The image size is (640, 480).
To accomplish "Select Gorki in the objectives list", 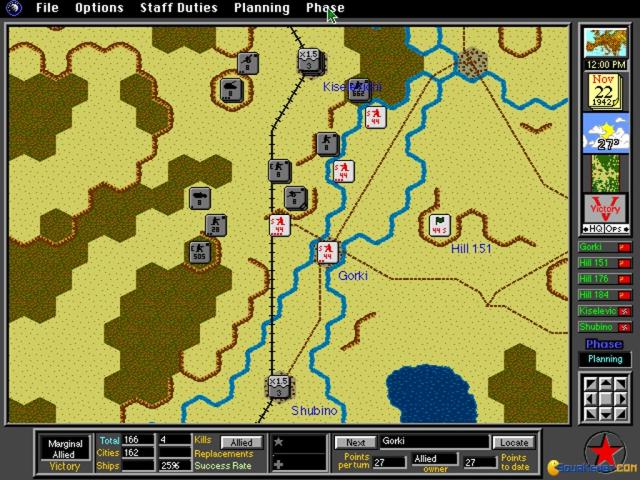I will (x=604, y=247).
